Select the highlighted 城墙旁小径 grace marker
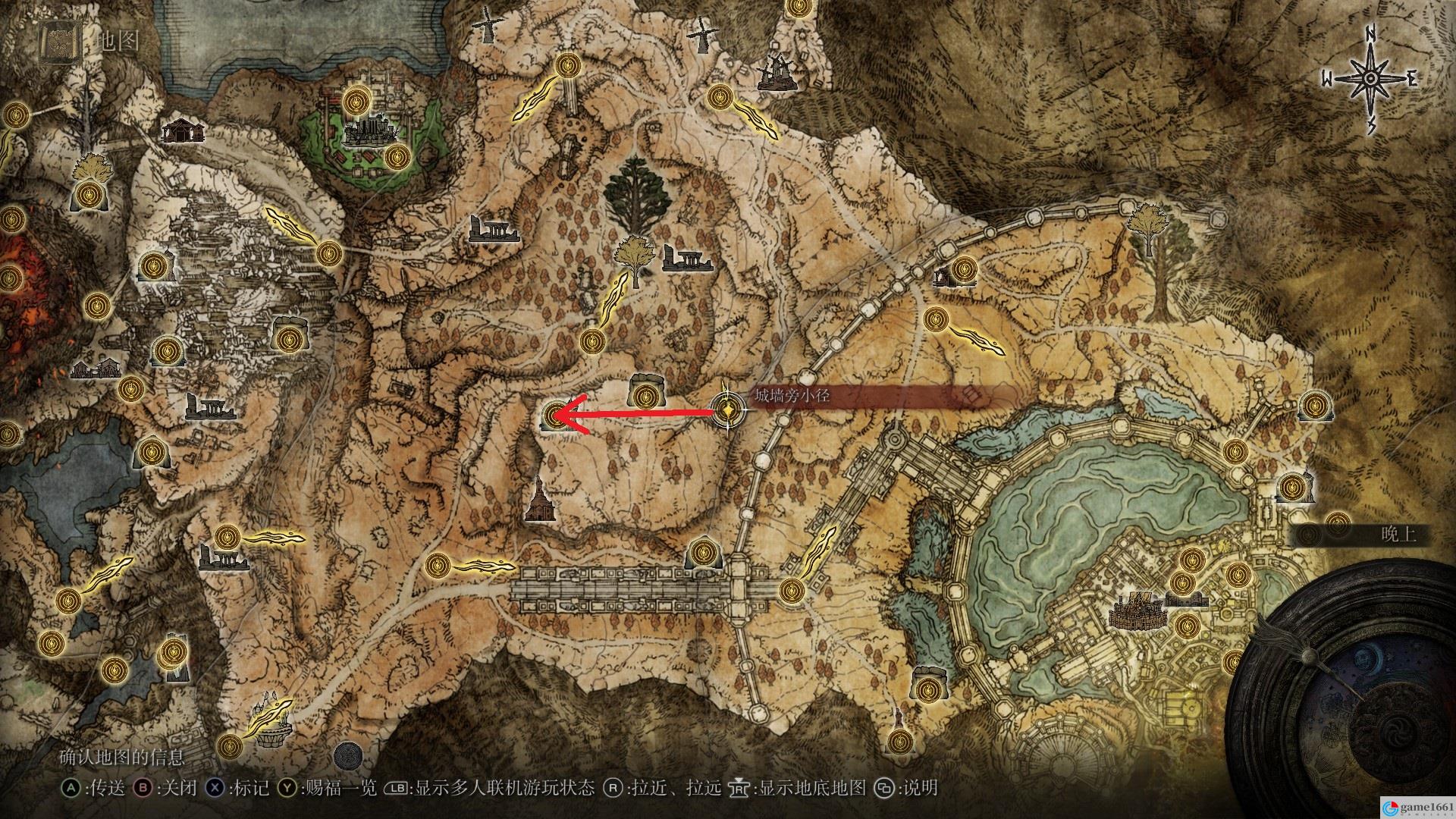Image resolution: width=1456 pixels, height=819 pixels. (728, 410)
